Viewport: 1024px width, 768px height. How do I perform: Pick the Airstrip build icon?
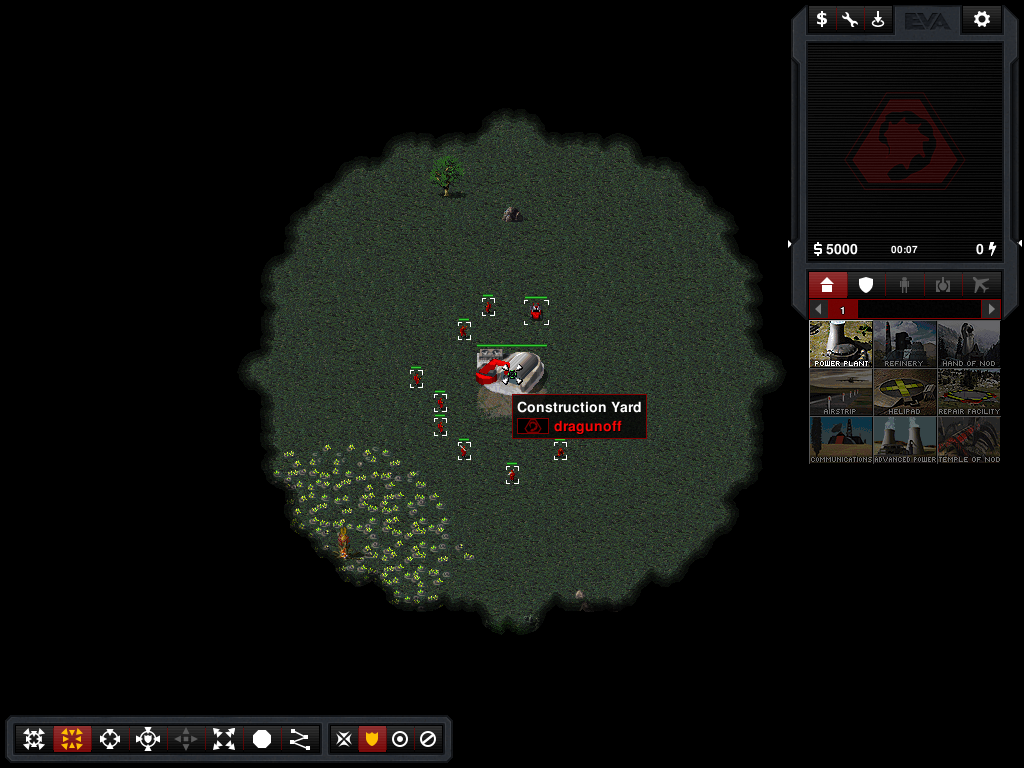(x=840, y=392)
